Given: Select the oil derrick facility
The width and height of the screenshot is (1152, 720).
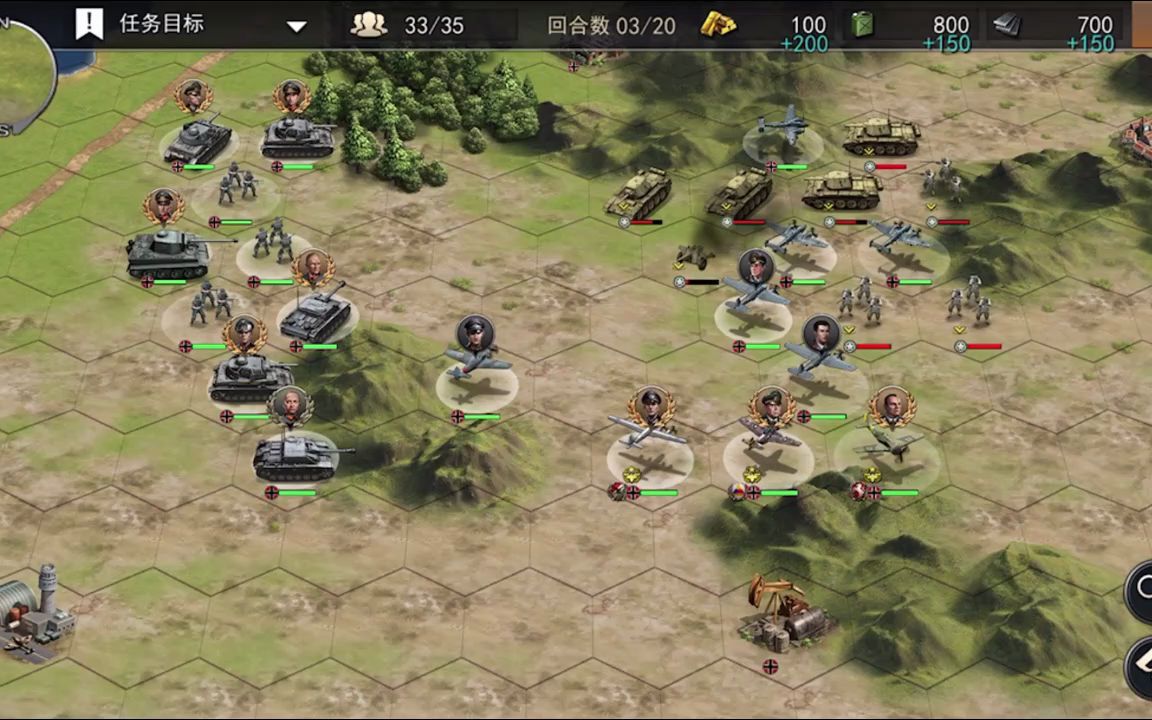Looking at the screenshot, I should (781, 613).
